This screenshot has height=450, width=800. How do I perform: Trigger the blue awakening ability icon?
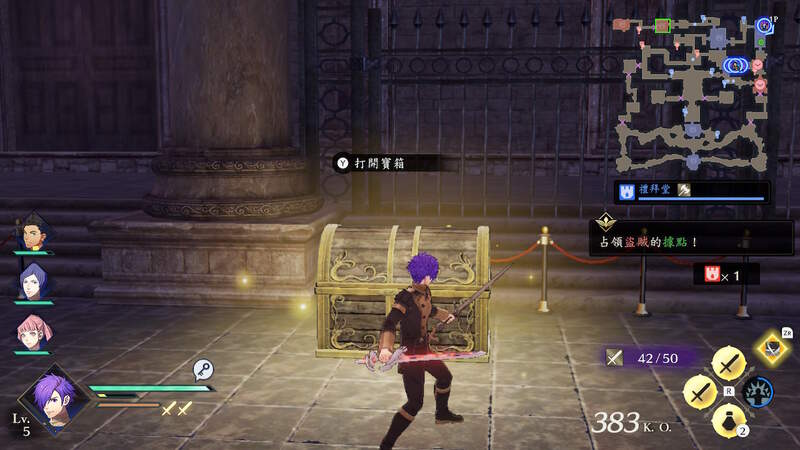coord(759,391)
